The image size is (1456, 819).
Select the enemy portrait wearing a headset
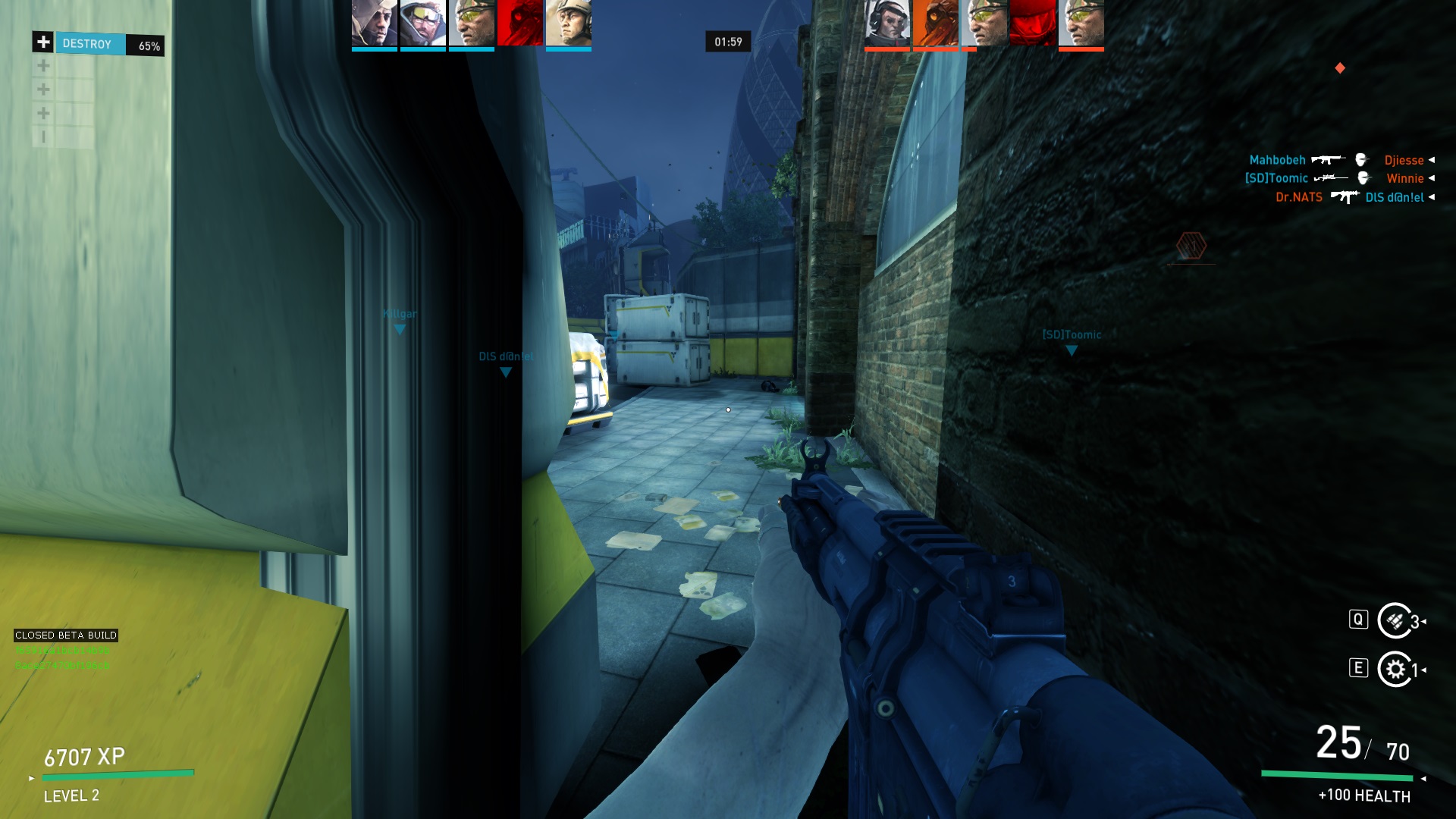(x=886, y=24)
